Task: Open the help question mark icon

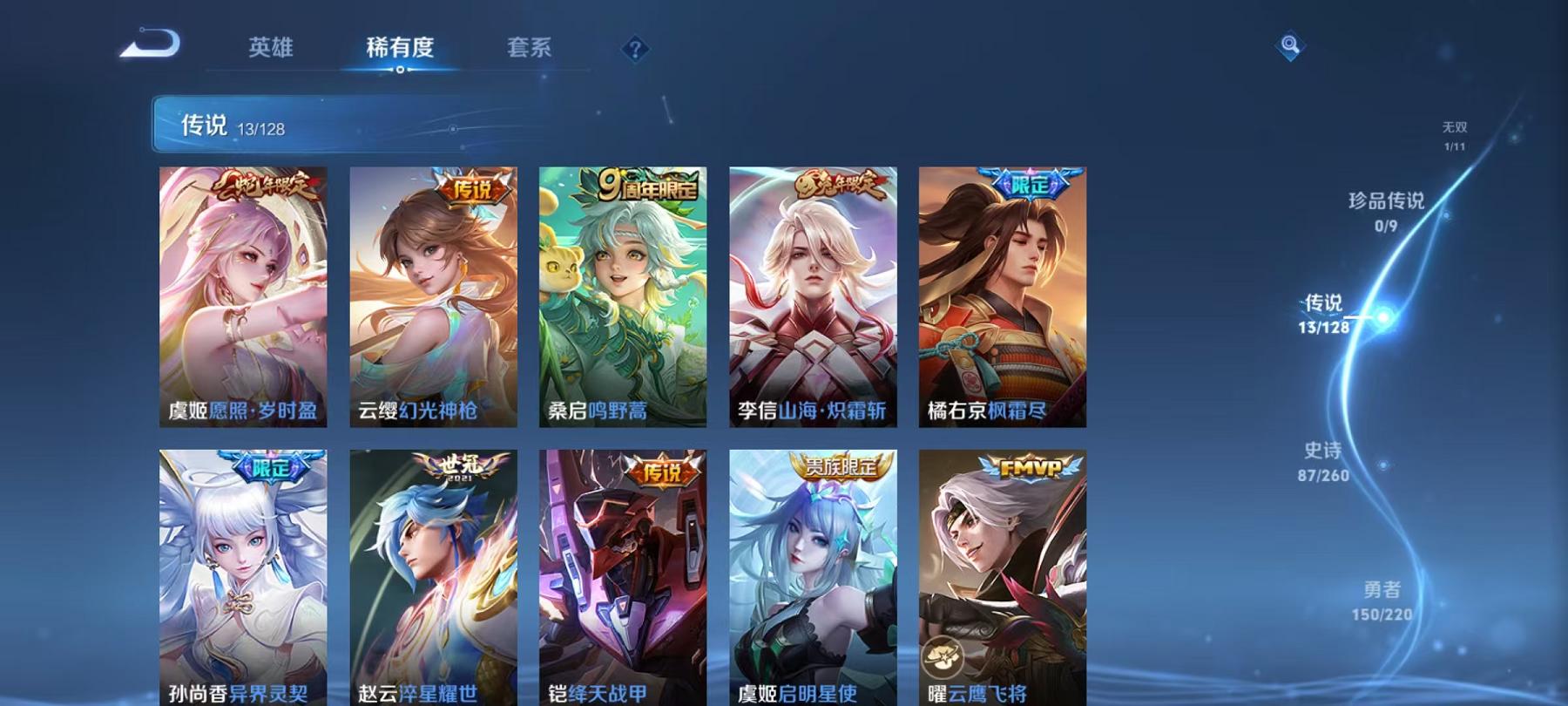Action: pyautogui.click(x=633, y=49)
